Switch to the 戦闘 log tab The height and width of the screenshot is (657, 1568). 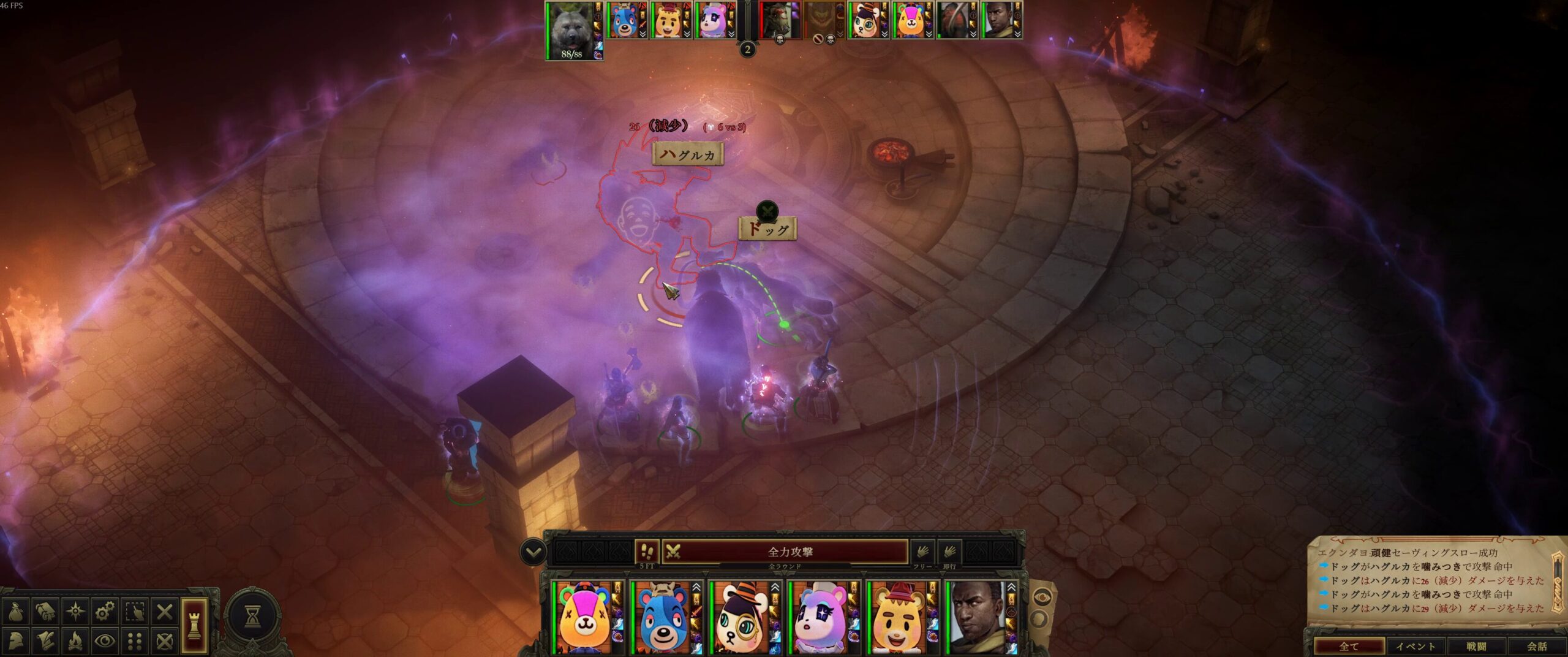pos(1476,646)
